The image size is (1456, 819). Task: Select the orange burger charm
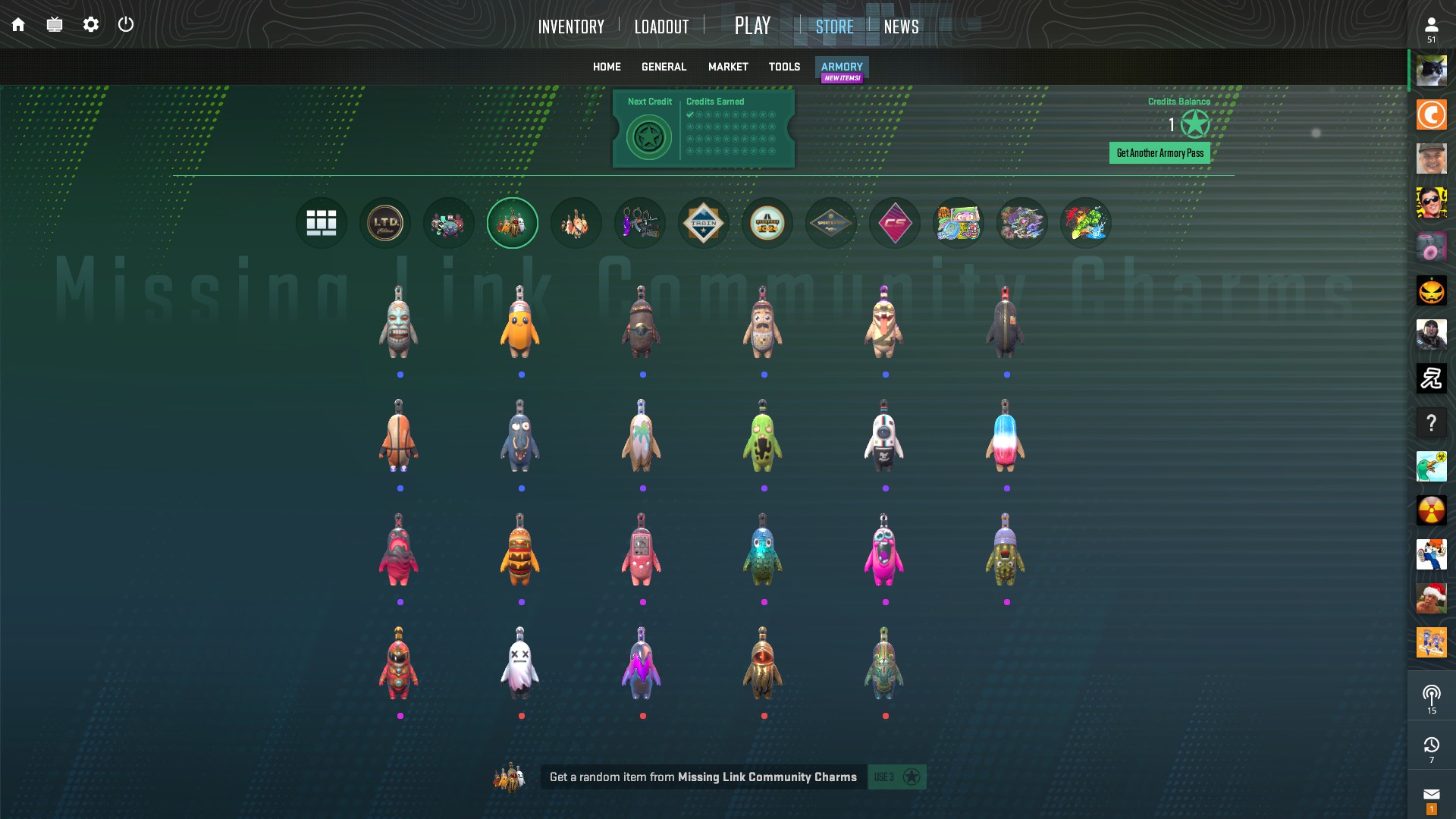(520, 551)
